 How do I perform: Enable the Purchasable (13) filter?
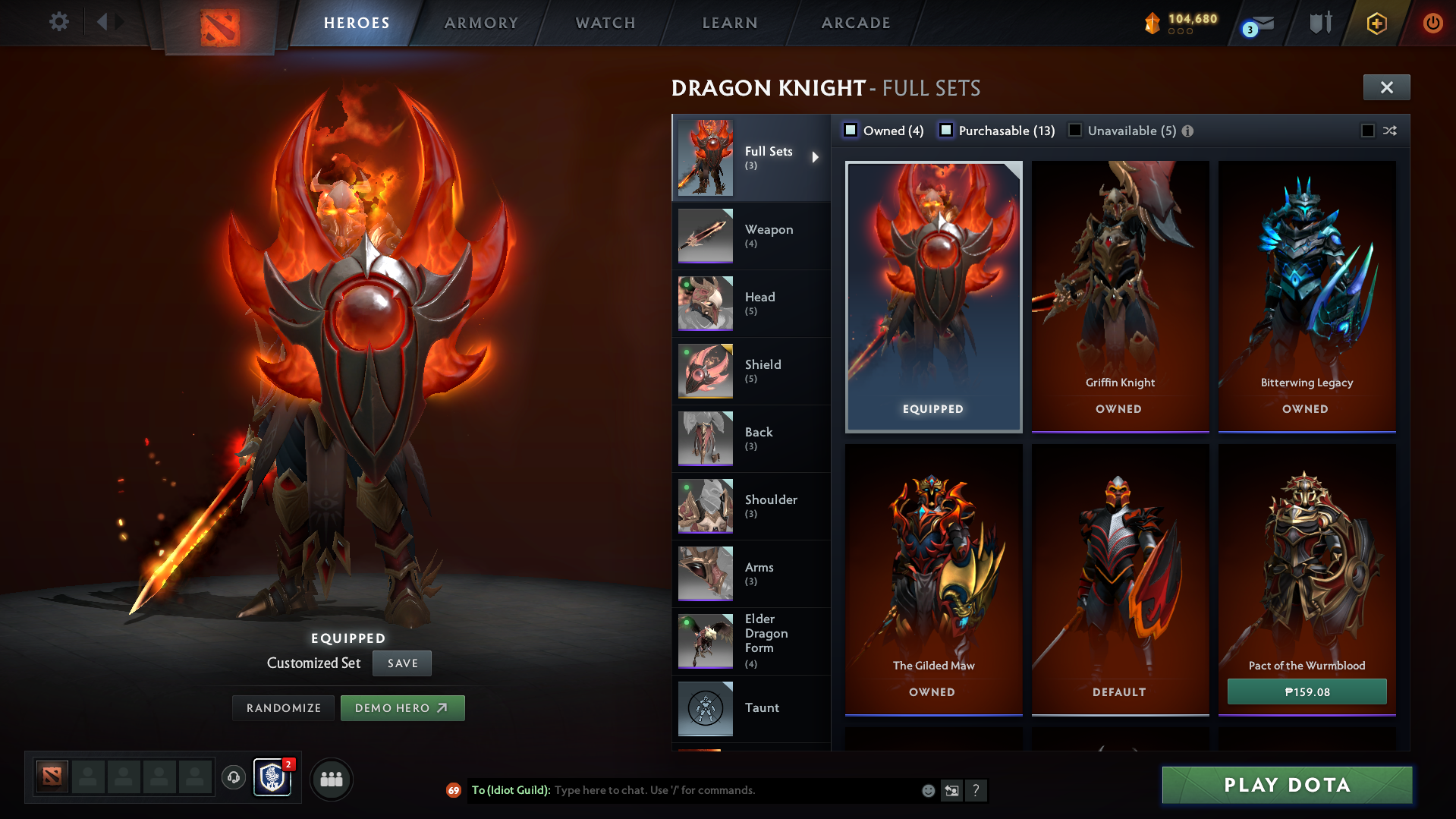pyautogui.click(x=946, y=130)
